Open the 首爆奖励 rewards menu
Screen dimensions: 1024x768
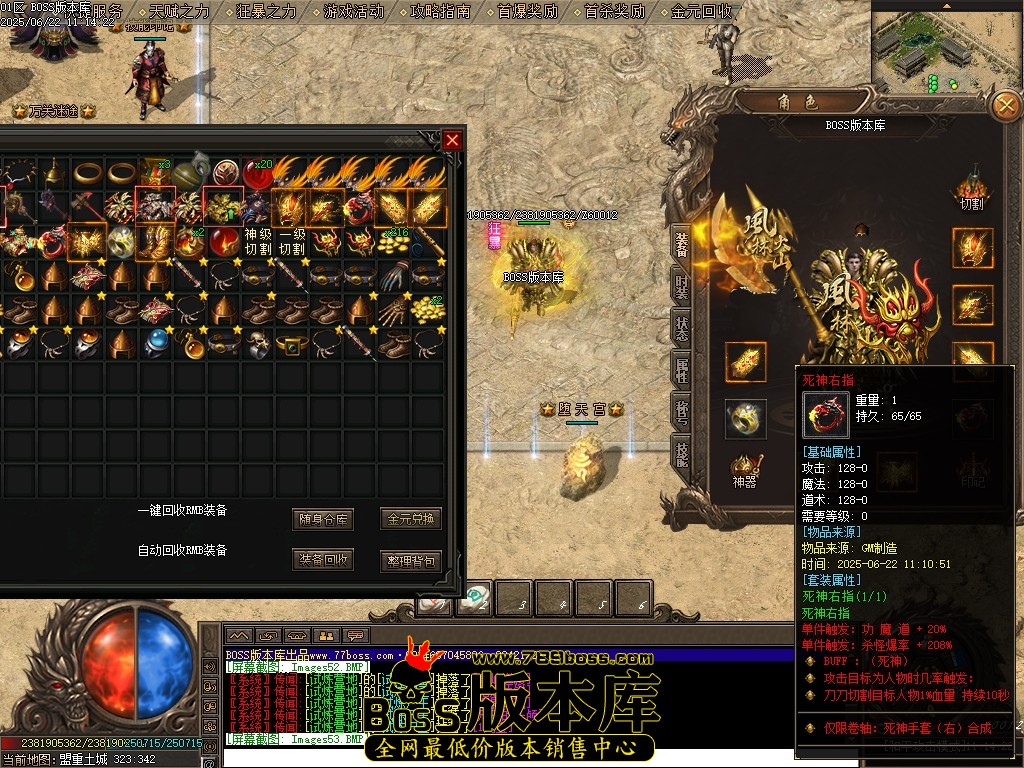tap(527, 12)
